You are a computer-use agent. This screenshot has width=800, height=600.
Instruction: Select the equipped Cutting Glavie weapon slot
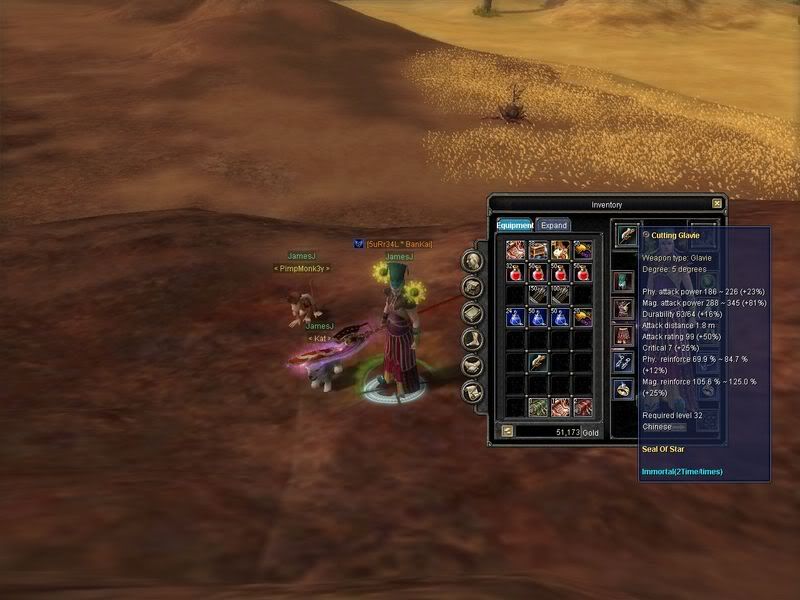627,234
